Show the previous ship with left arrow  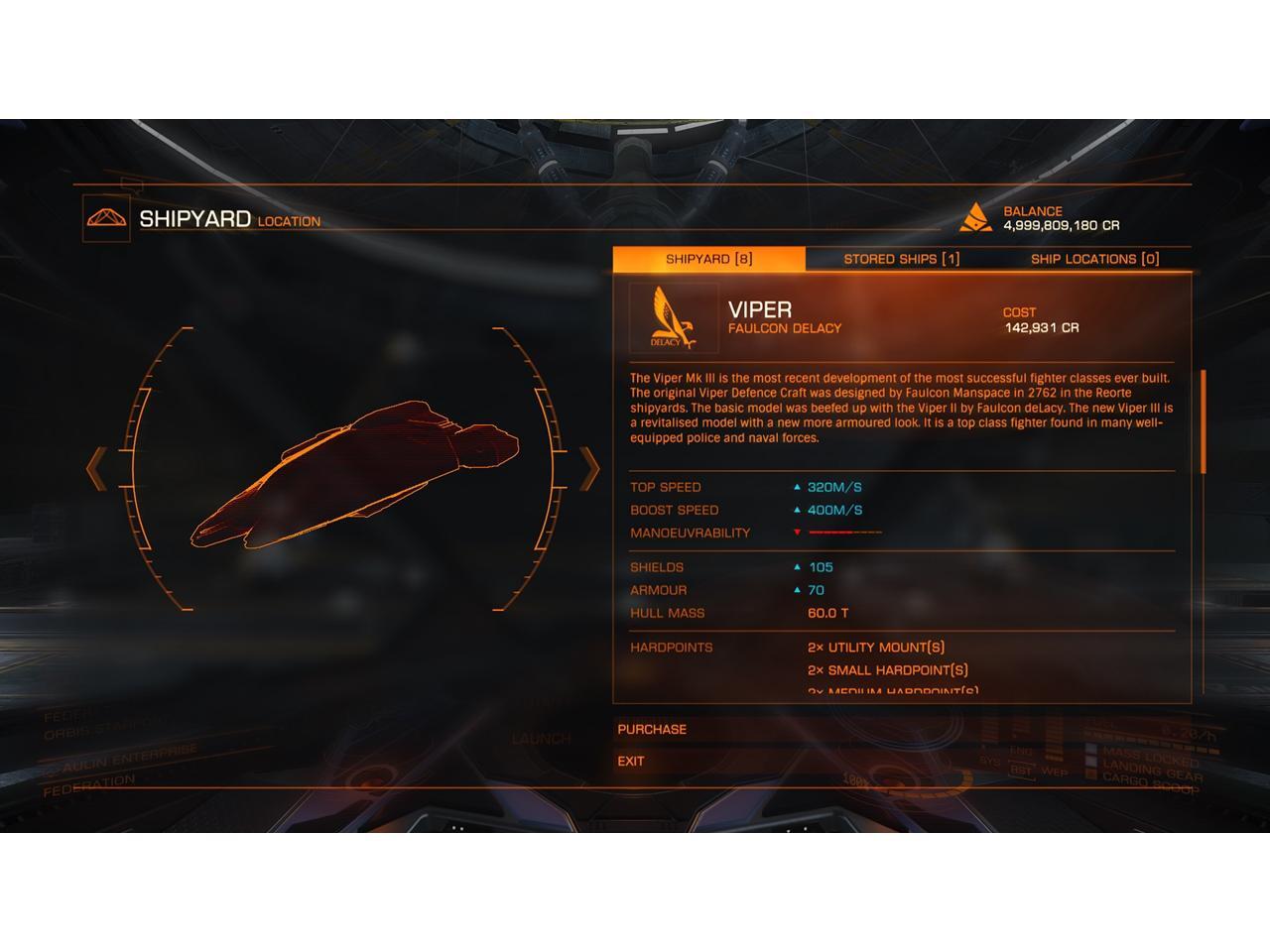[96, 468]
